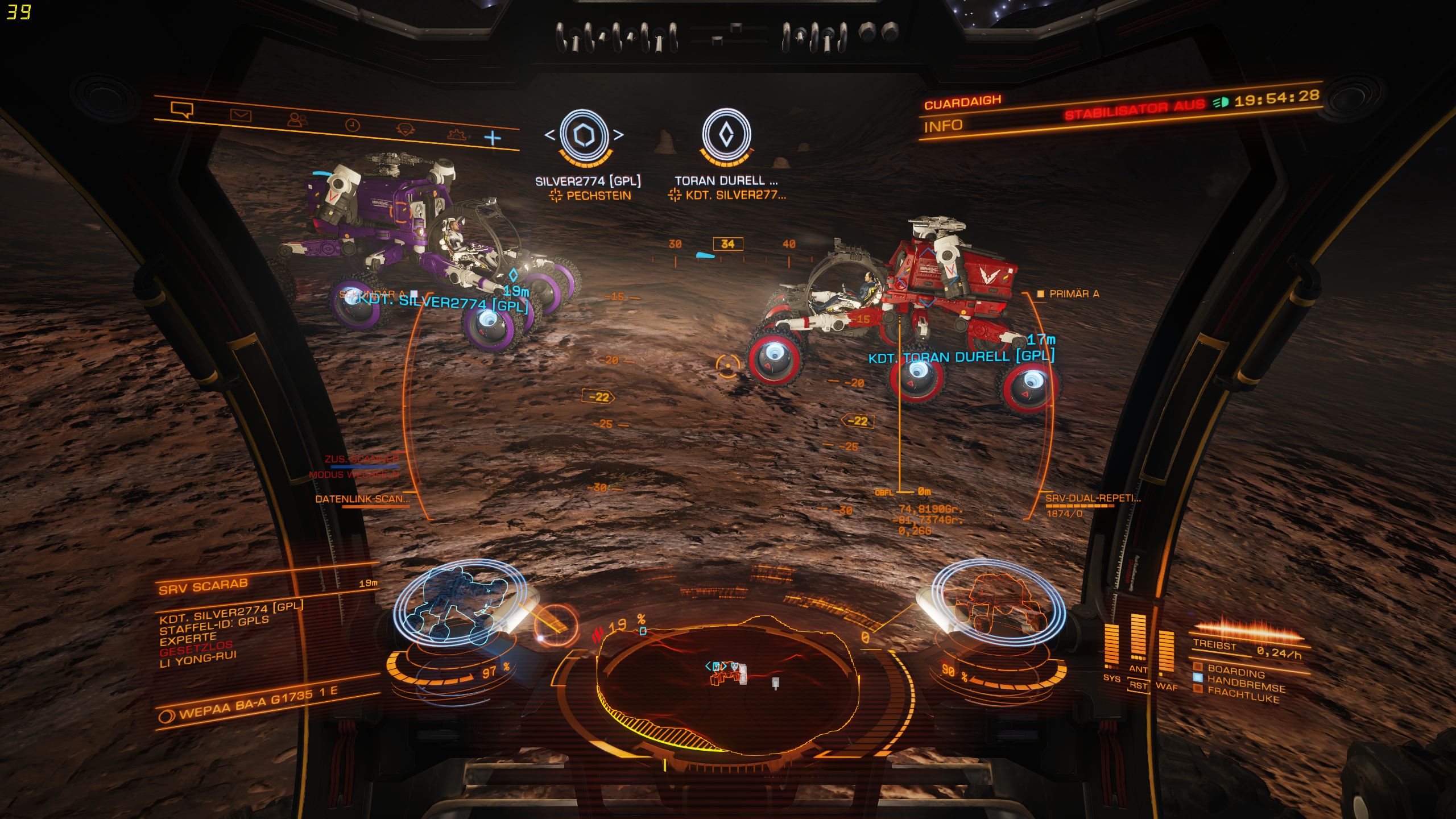Toggle the FRACHTLUKE cargo hatch indicator
Viewport: 1456px width, 819px height.
(1243, 694)
